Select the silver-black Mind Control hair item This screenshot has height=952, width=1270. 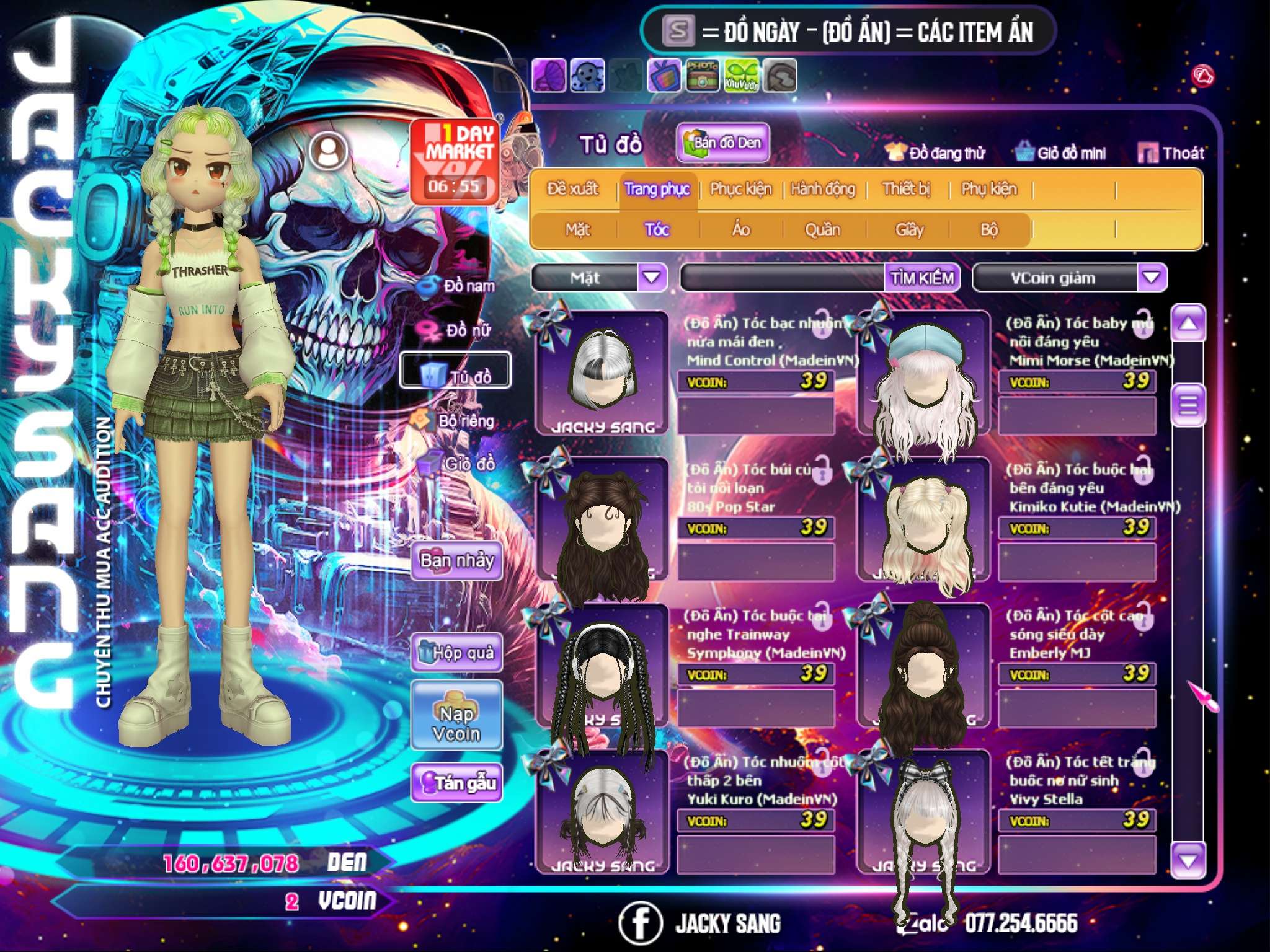click(x=602, y=373)
